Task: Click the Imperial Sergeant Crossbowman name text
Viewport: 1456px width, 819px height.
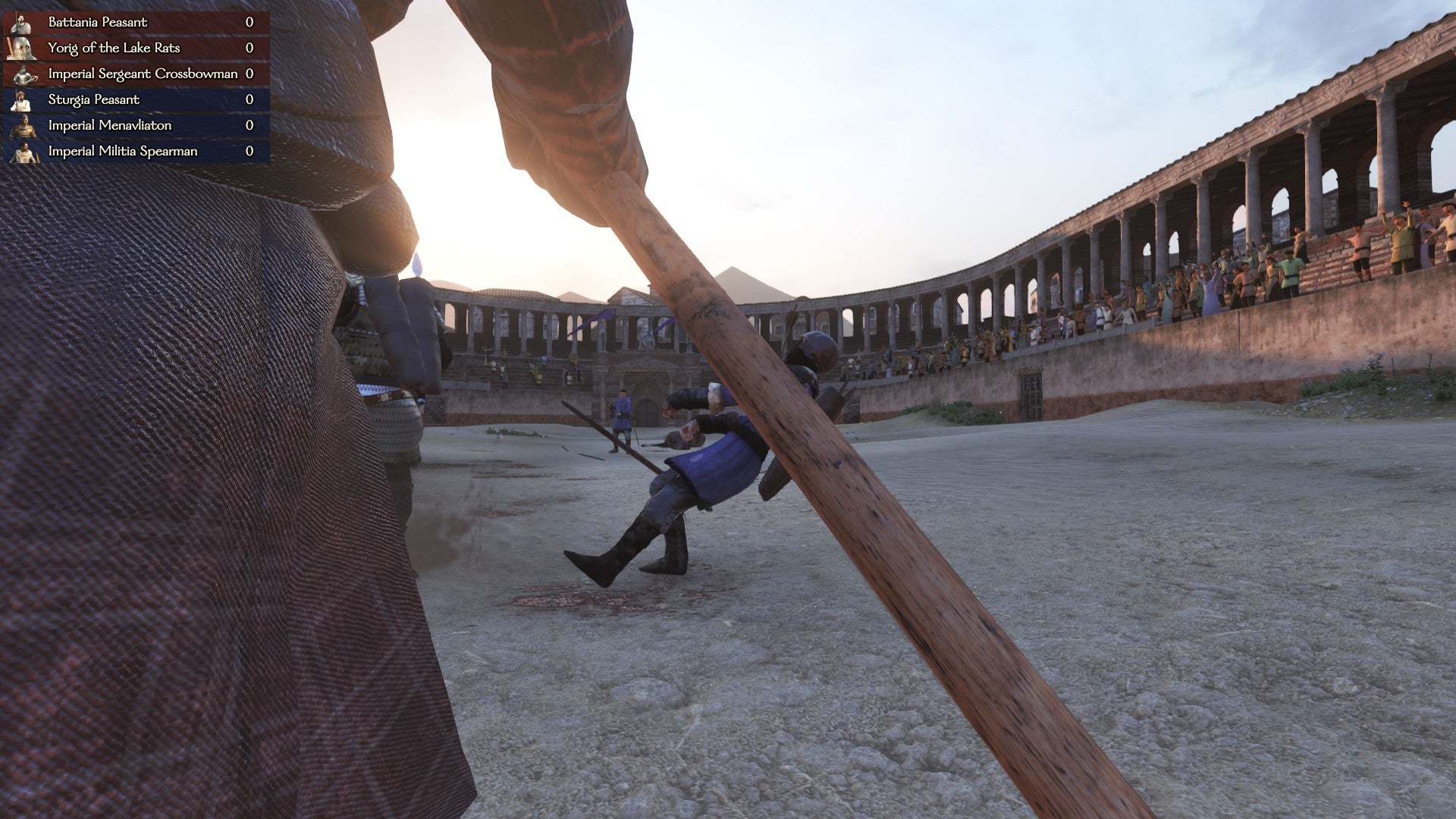Action: coord(144,74)
